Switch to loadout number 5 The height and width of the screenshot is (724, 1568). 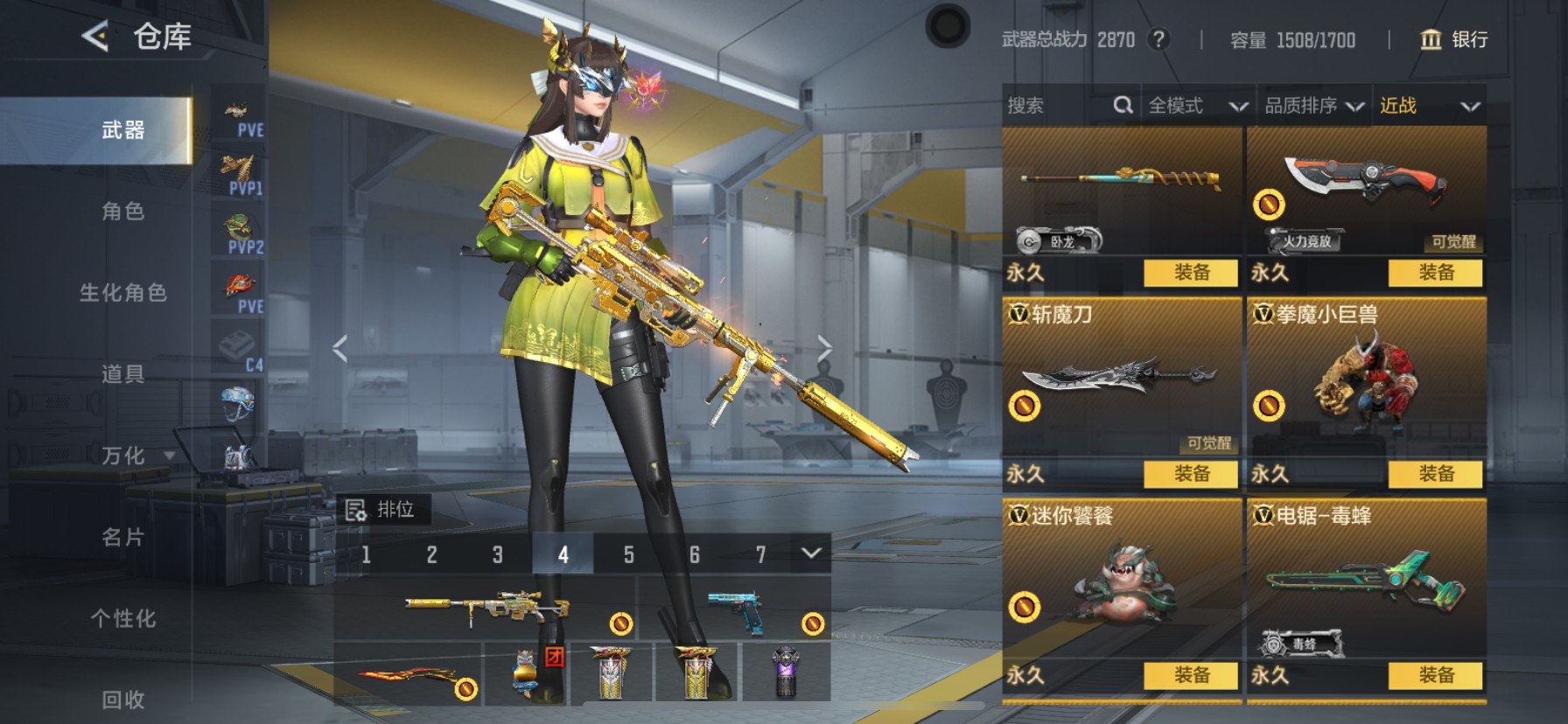[628, 554]
